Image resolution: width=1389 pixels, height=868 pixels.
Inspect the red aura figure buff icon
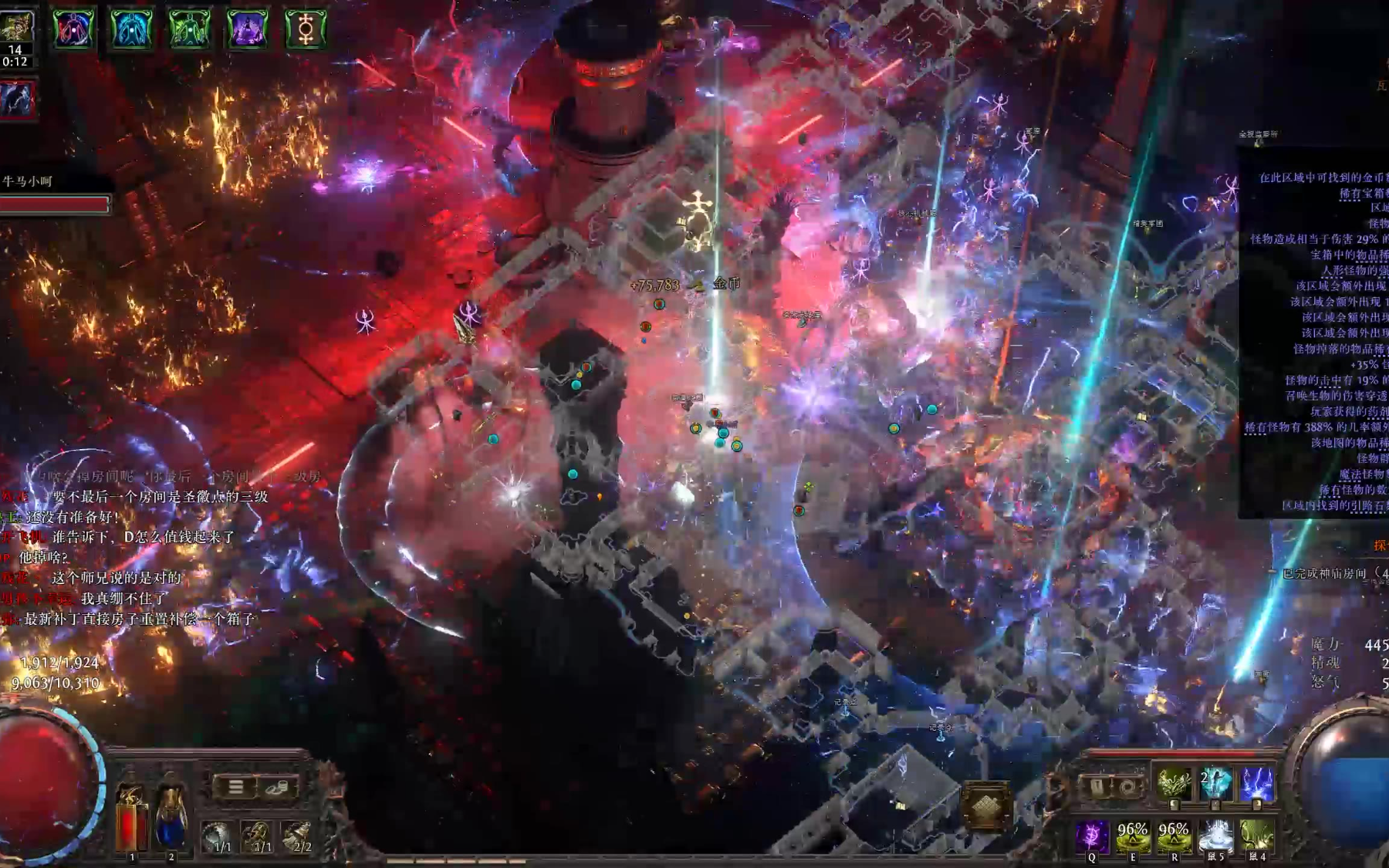point(73,29)
